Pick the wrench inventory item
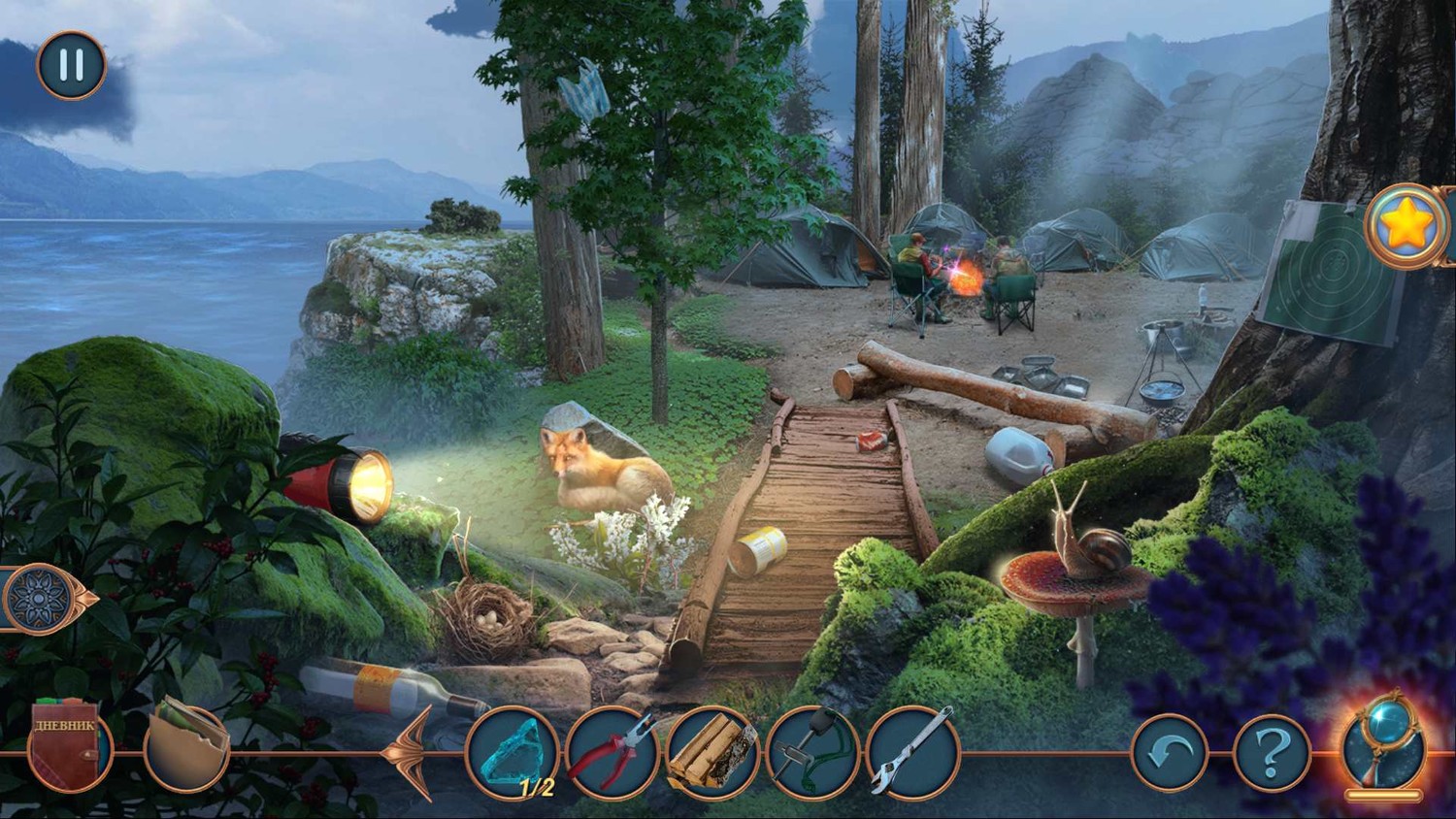This screenshot has height=819, width=1456. click(x=912, y=753)
